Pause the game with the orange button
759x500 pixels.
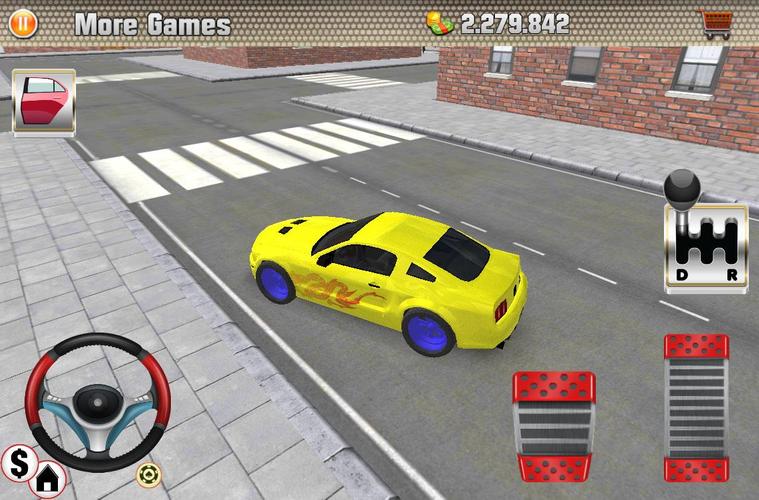click(x=22, y=23)
